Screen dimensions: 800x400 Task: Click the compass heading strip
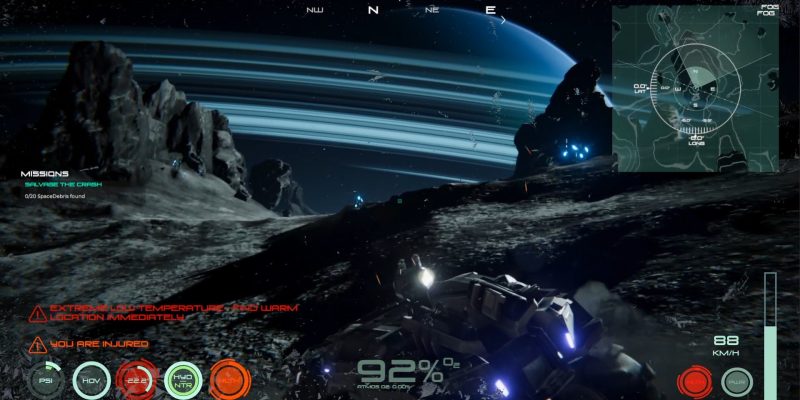[402, 10]
